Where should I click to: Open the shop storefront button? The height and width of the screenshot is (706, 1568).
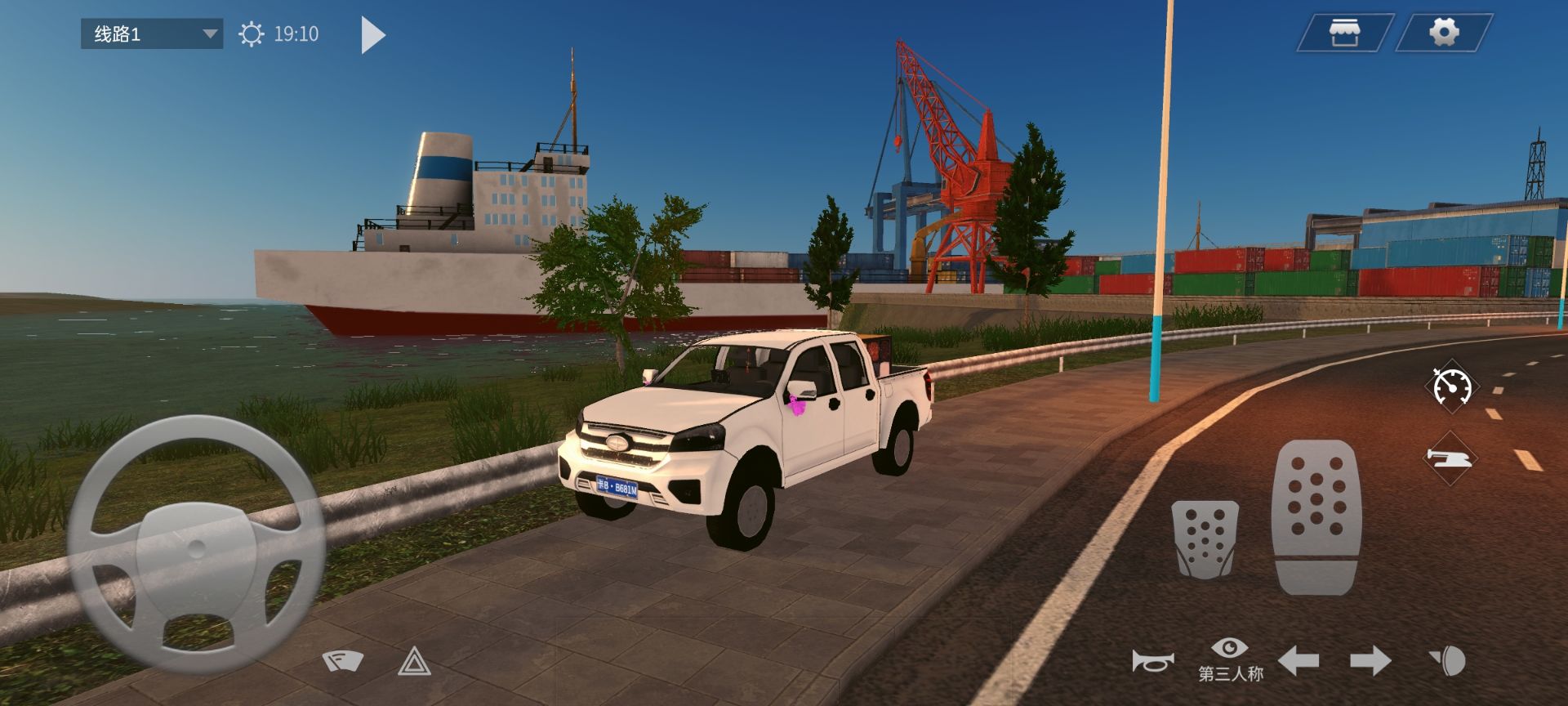(x=1343, y=34)
